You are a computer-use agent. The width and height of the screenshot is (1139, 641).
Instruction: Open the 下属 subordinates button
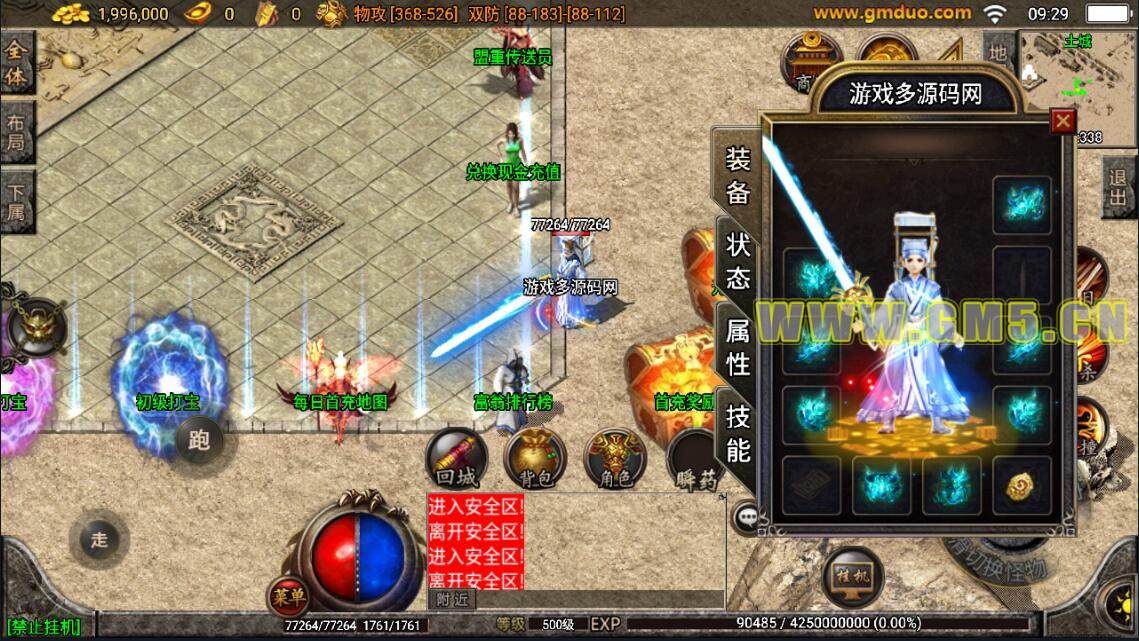(17, 201)
